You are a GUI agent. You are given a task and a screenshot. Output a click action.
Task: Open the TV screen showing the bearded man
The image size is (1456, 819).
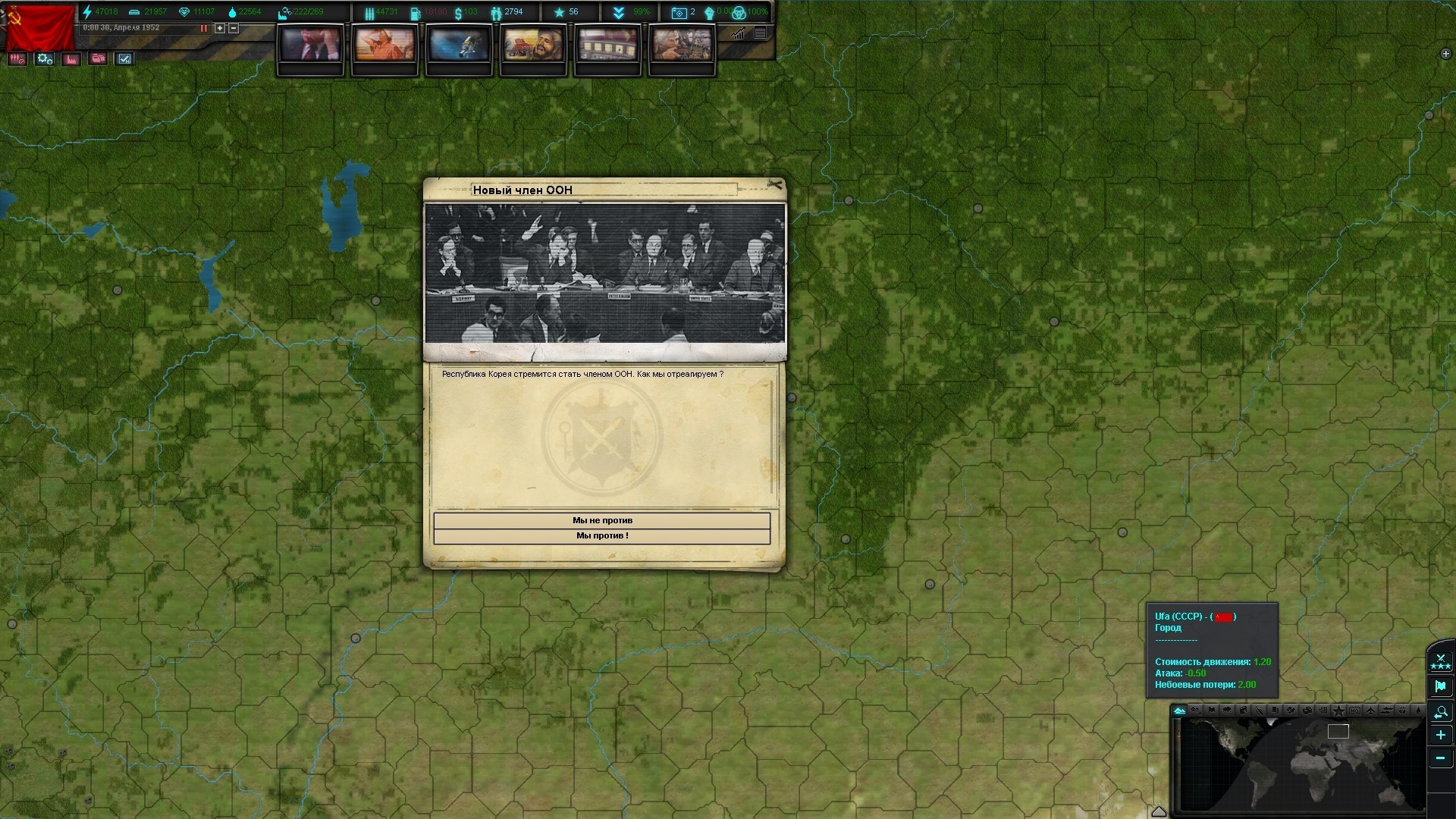coord(533,45)
